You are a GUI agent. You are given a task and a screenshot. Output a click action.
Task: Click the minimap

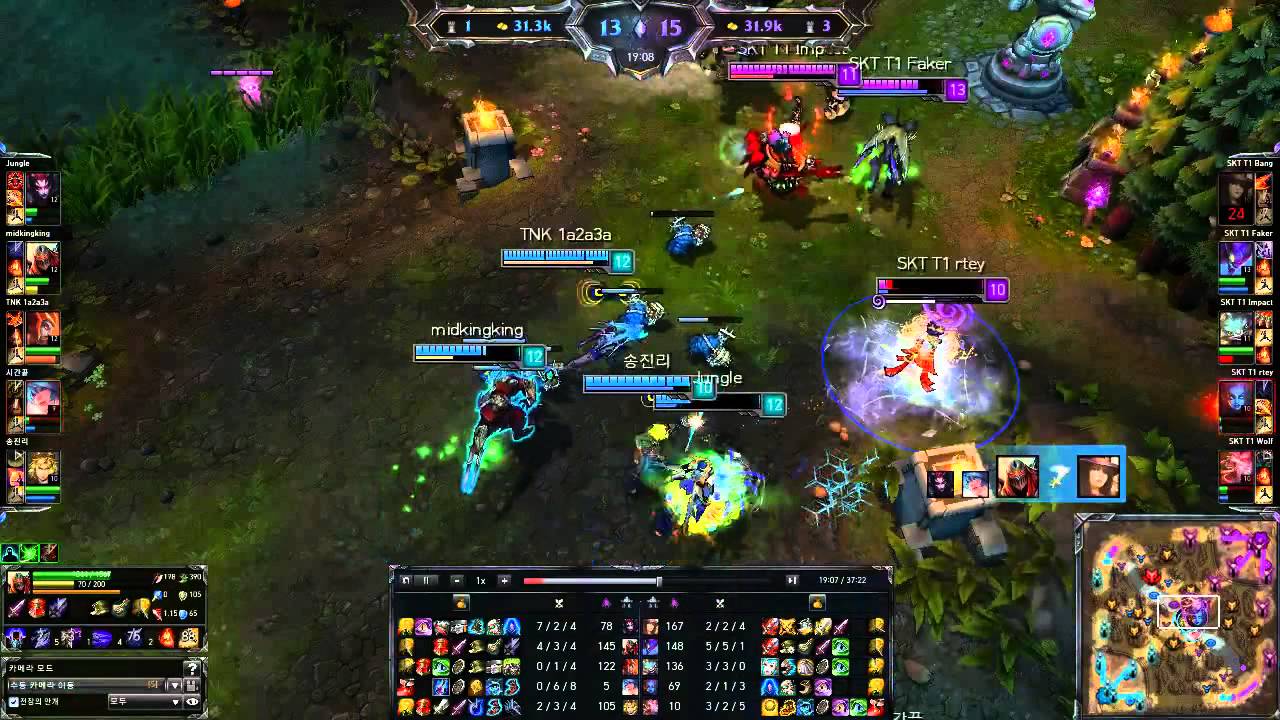(1176, 616)
